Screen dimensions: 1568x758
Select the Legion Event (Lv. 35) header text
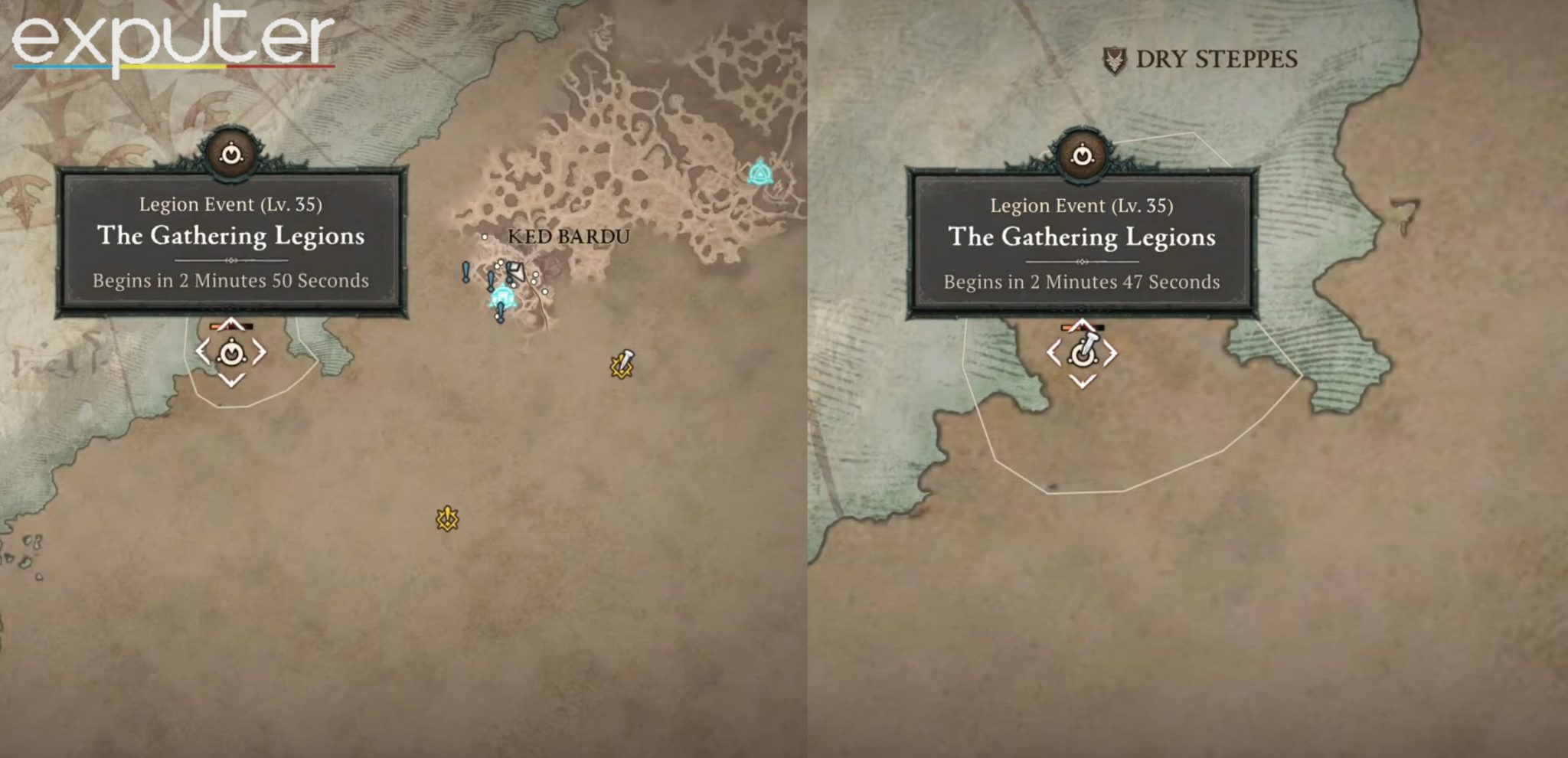point(230,204)
